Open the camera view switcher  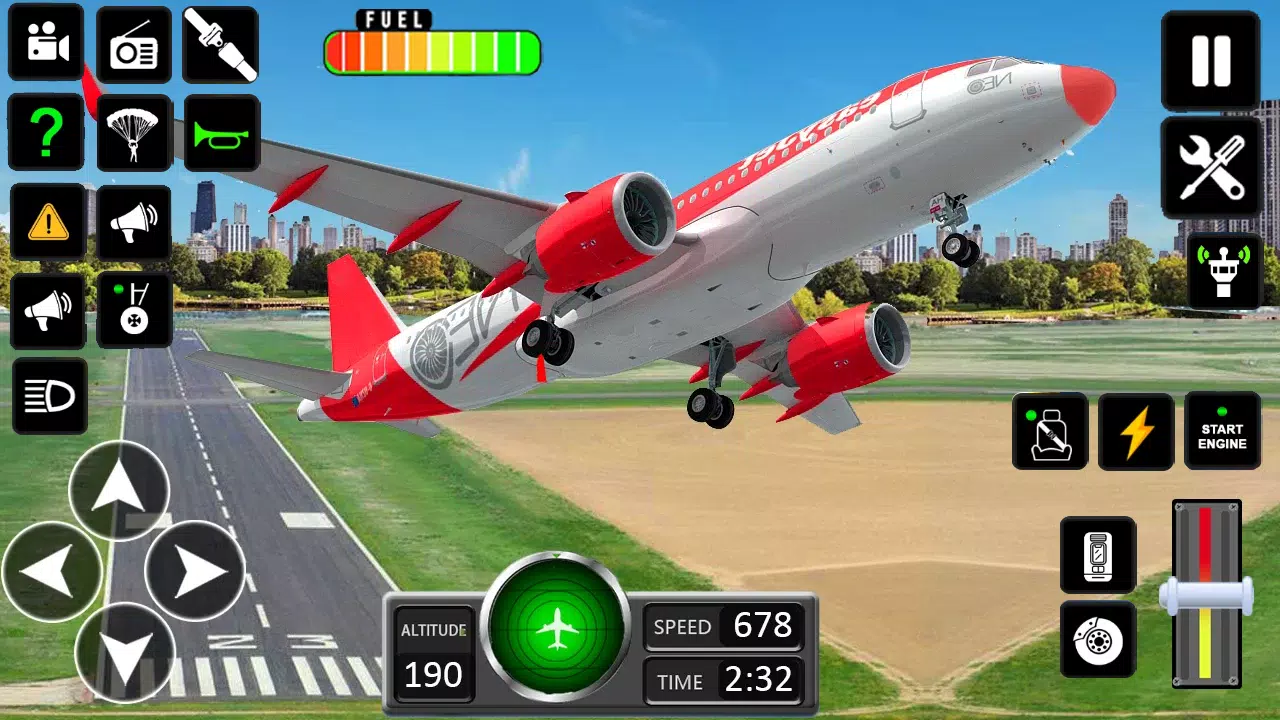tap(45, 45)
